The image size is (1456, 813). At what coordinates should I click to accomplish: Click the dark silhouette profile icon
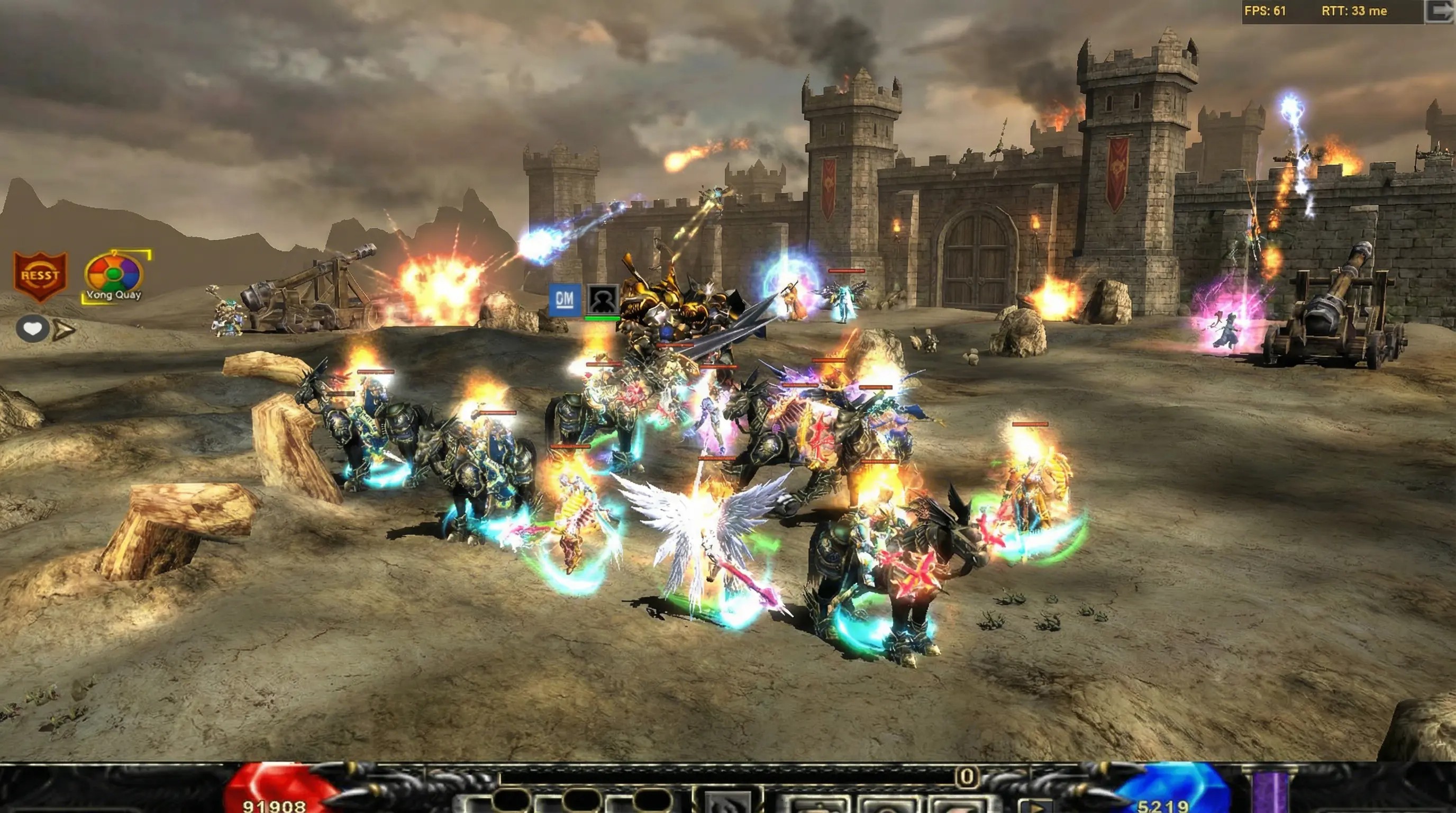pos(603,299)
